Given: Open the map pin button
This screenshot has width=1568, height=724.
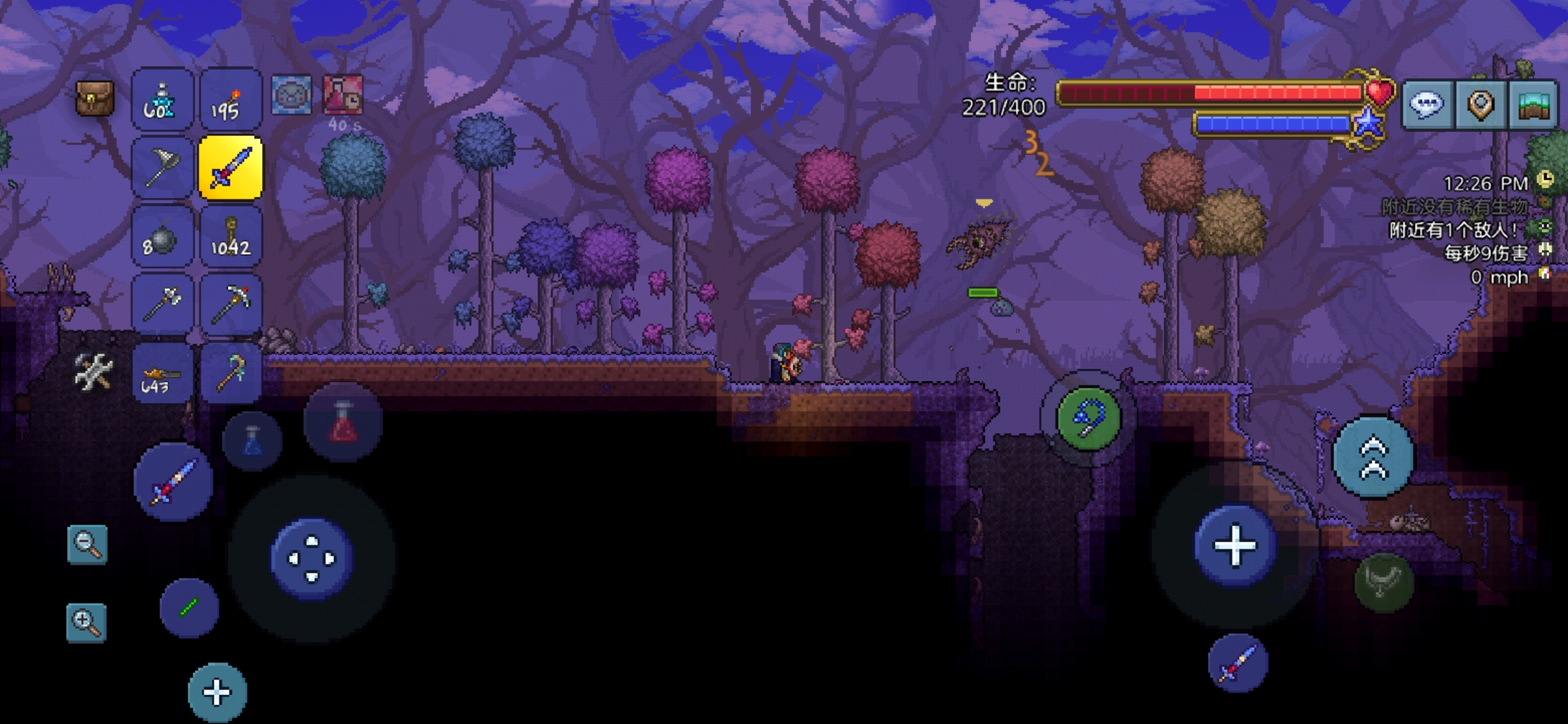Looking at the screenshot, I should 1480,105.
